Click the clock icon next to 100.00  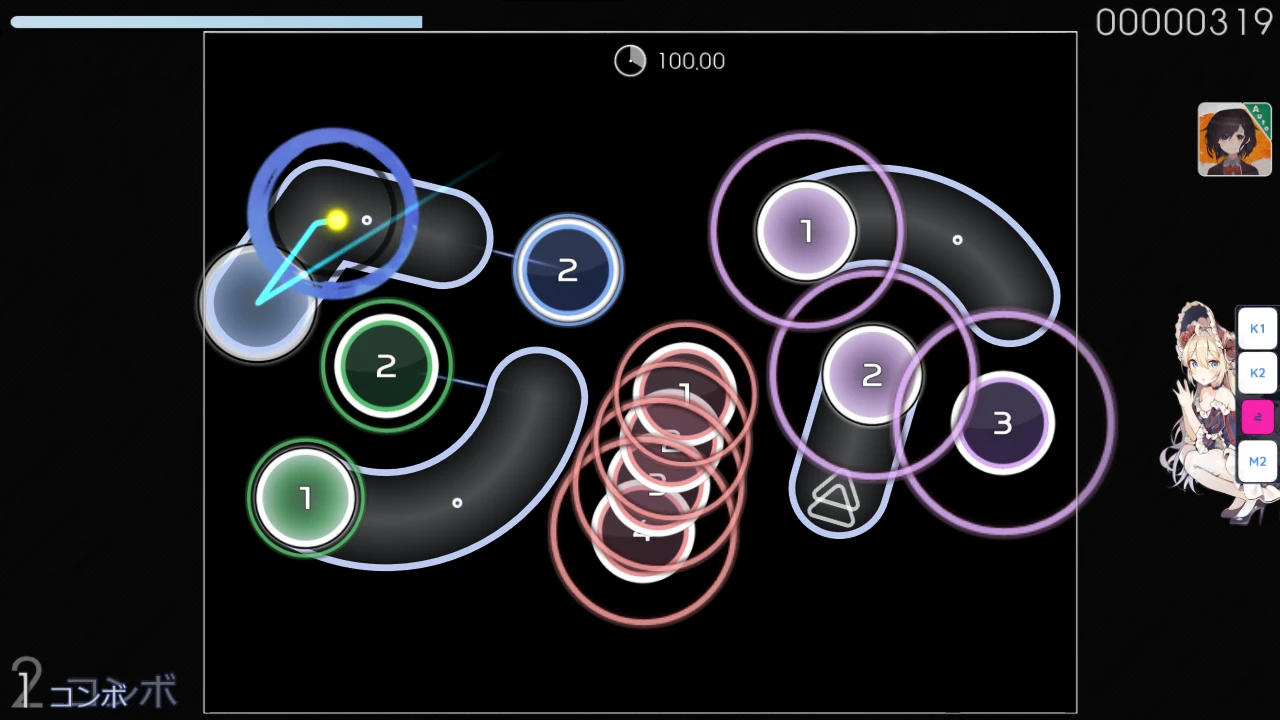pyautogui.click(x=630, y=61)
